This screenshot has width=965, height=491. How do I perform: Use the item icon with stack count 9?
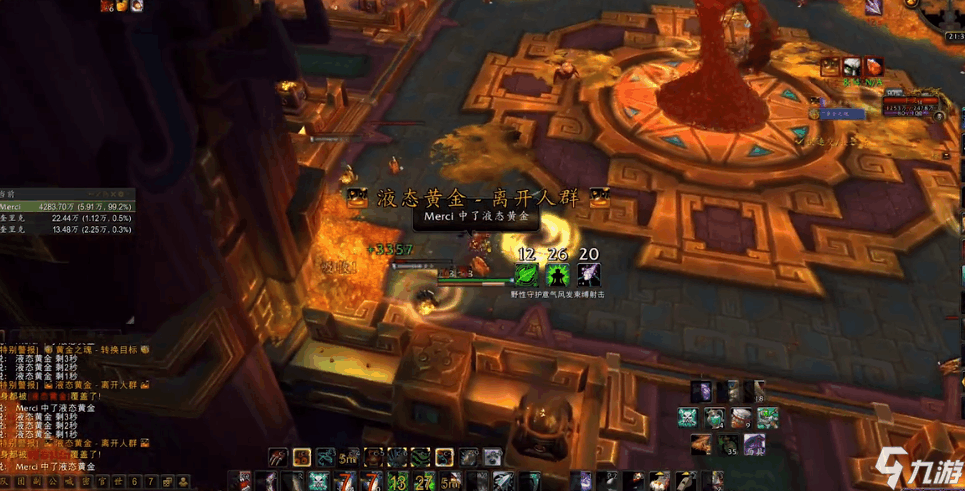click(x=741, y=418)
